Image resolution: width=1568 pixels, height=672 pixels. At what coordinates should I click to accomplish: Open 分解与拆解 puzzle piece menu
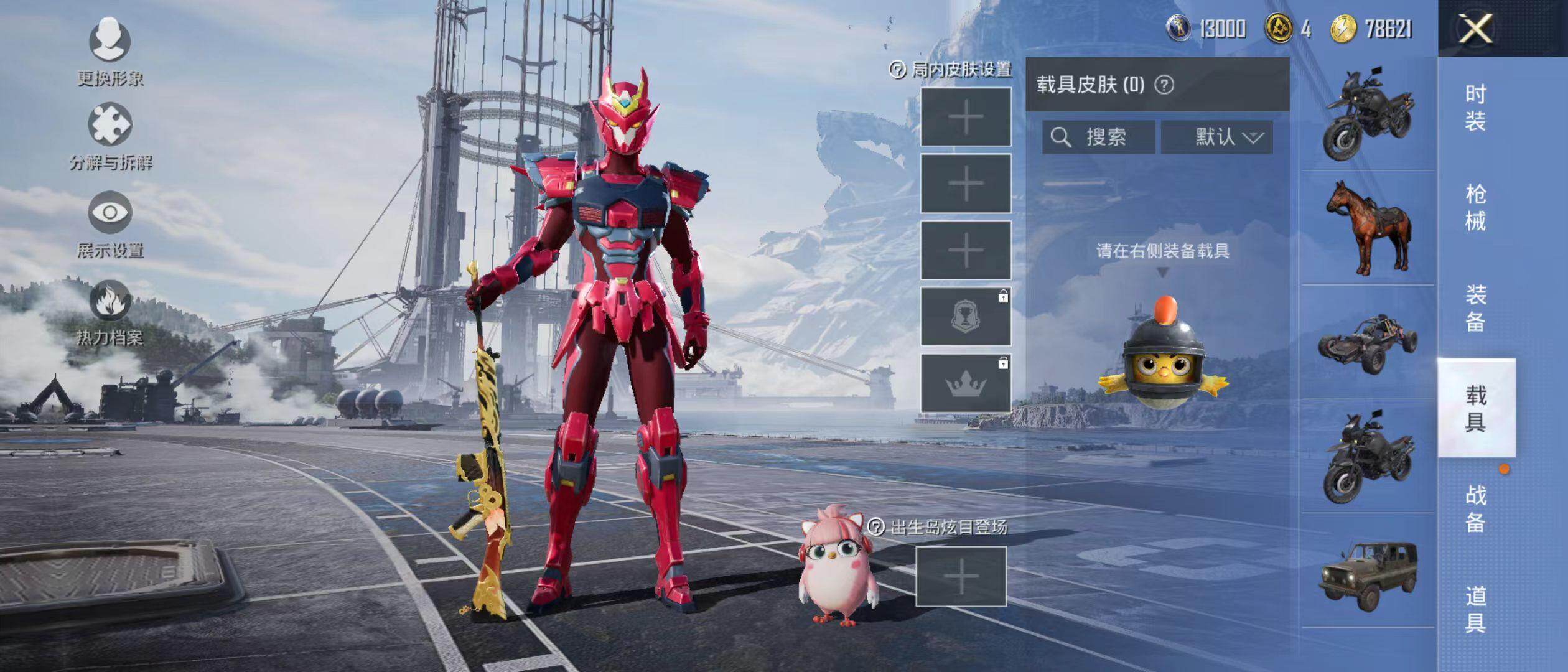coord(110,125)
